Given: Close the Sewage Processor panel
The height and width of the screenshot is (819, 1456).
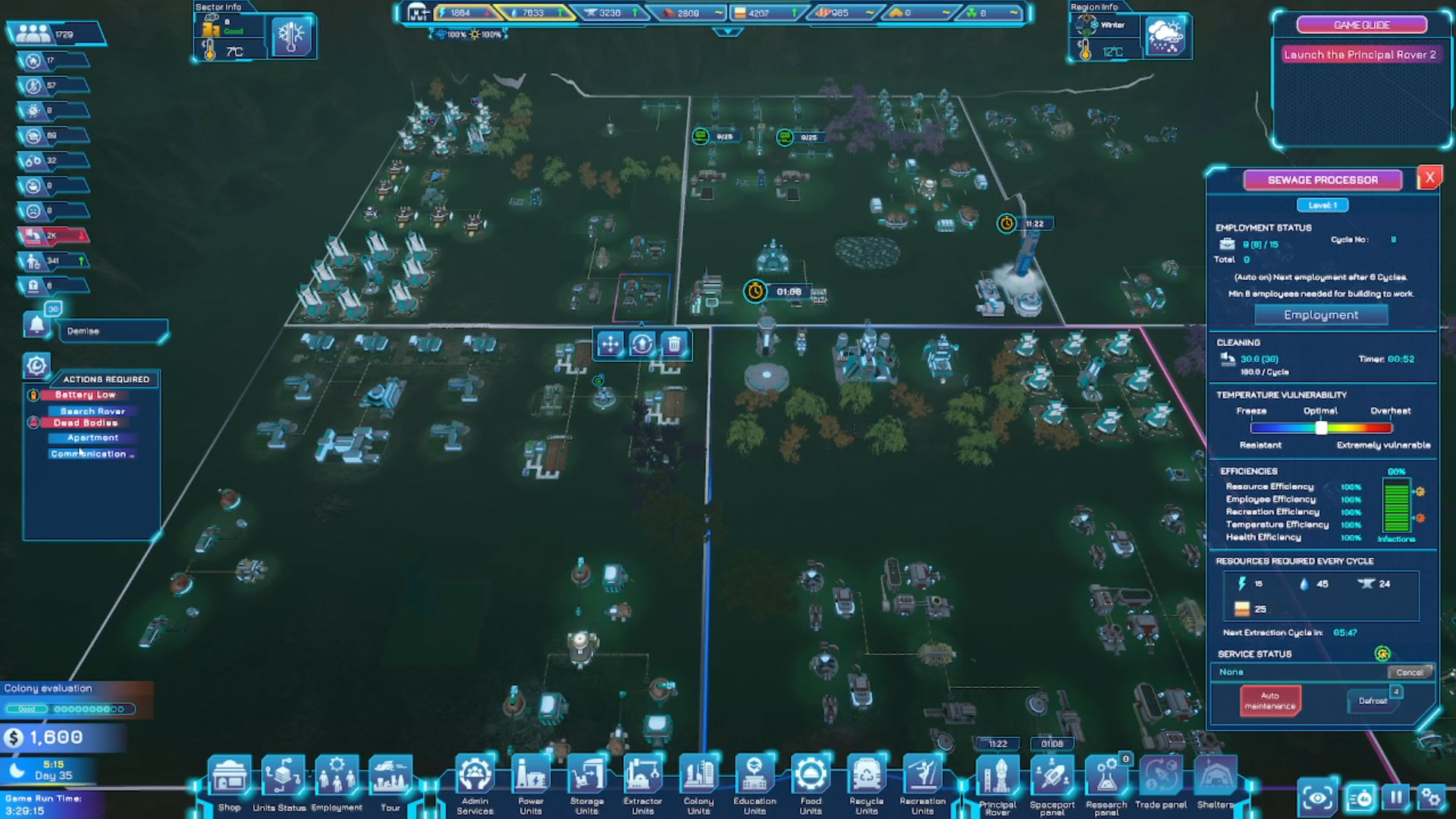Looking at the screenshot, I should click(1429, 178).
